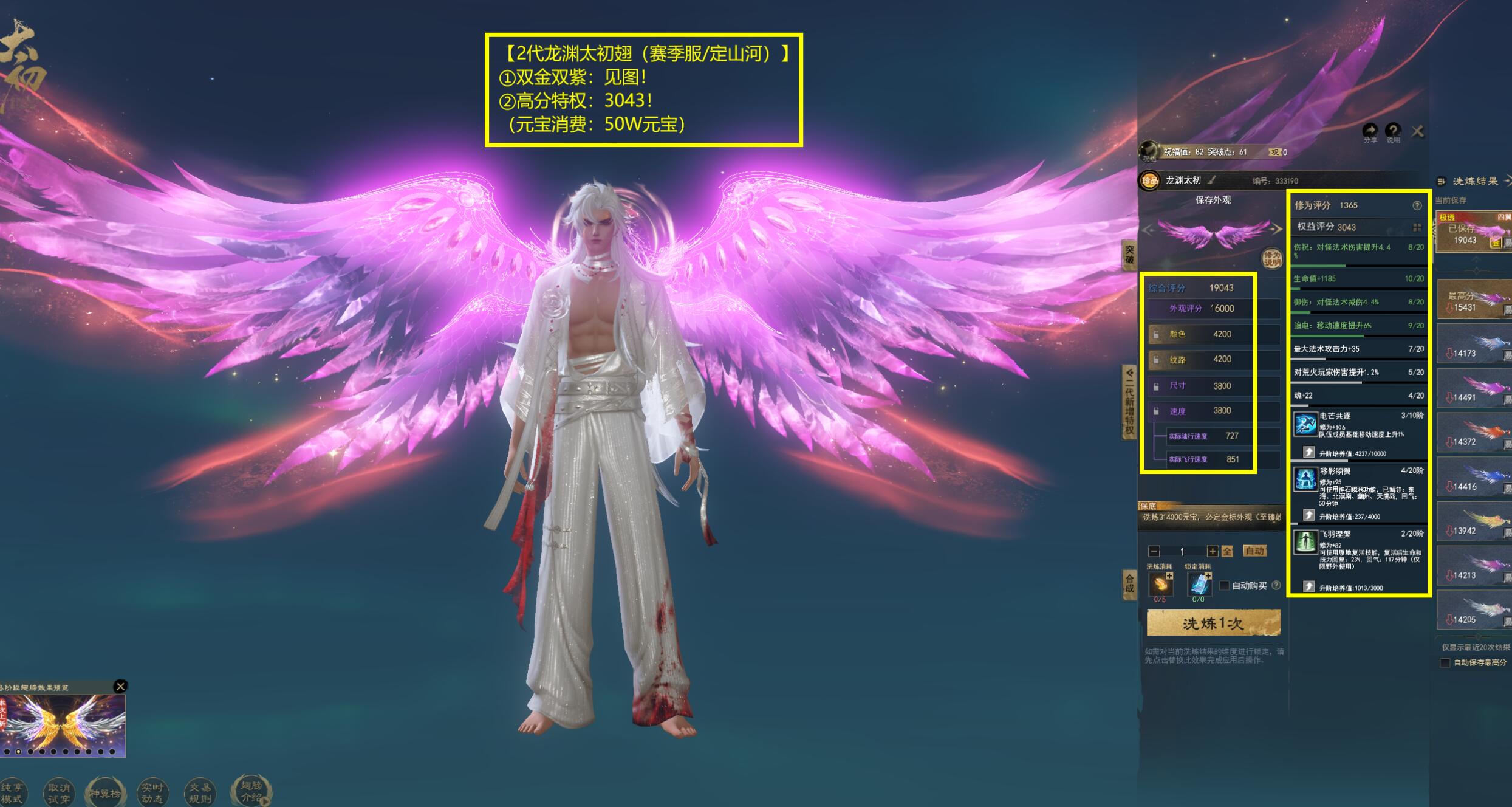Open the 分享 share button
1512x807 pixels.
coord(1370,131)
